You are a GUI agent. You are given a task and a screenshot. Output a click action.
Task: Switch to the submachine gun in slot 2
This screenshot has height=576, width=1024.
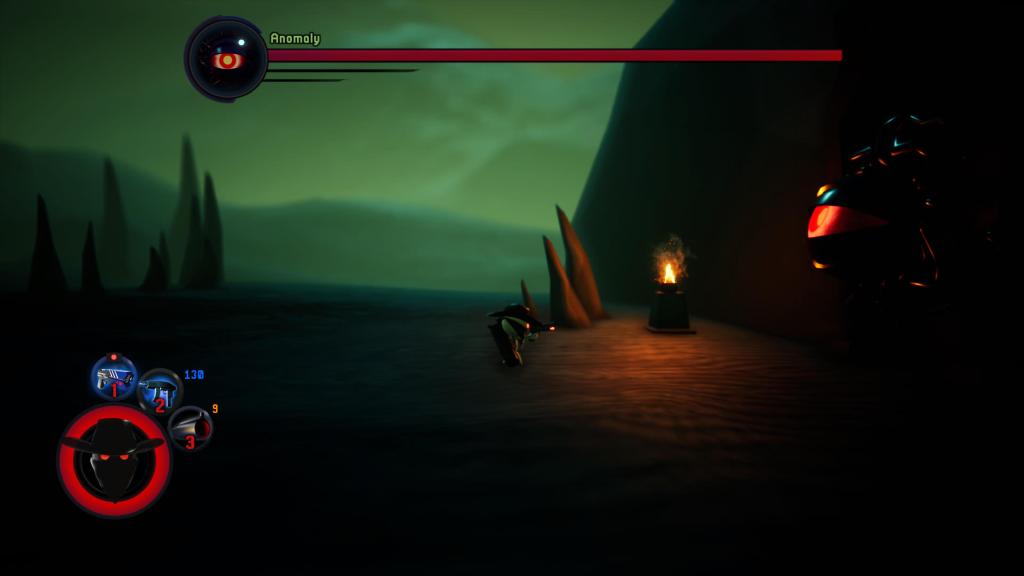[159, 391]
